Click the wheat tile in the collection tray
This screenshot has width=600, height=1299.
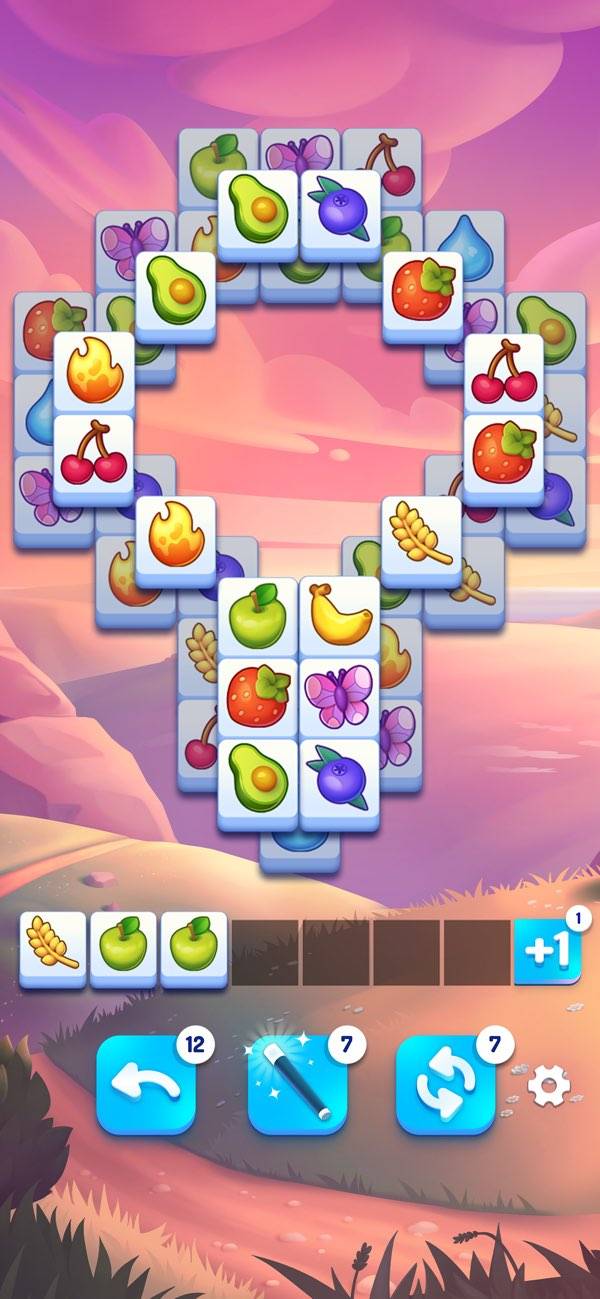(53, 948)
